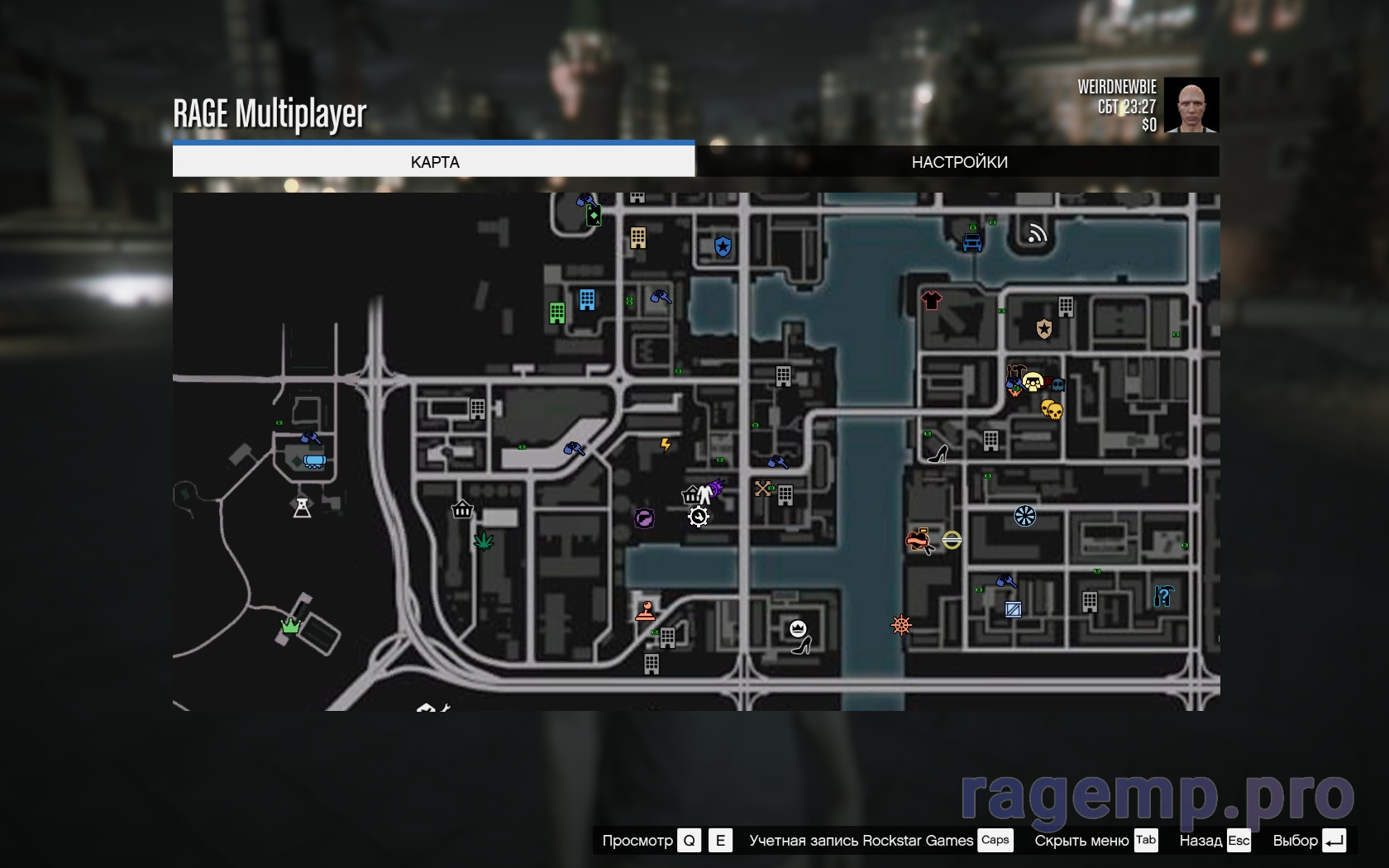Select the blue truck marker
The height and width of the screenshot is (868, 1389).
[x=314, y=461]
